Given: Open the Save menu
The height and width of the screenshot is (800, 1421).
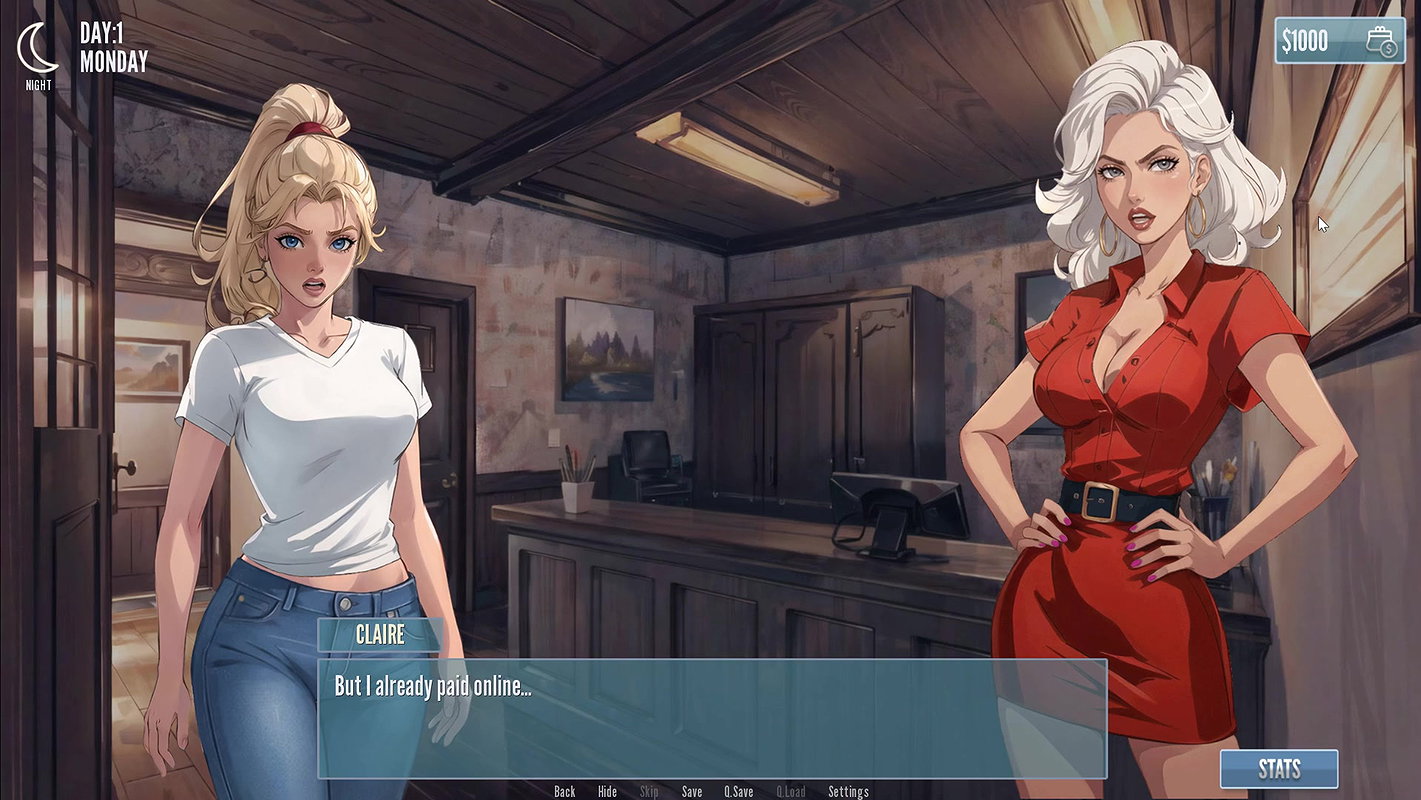Looking at the screenshot, I should pyautogui.click(x=692, y=791).
